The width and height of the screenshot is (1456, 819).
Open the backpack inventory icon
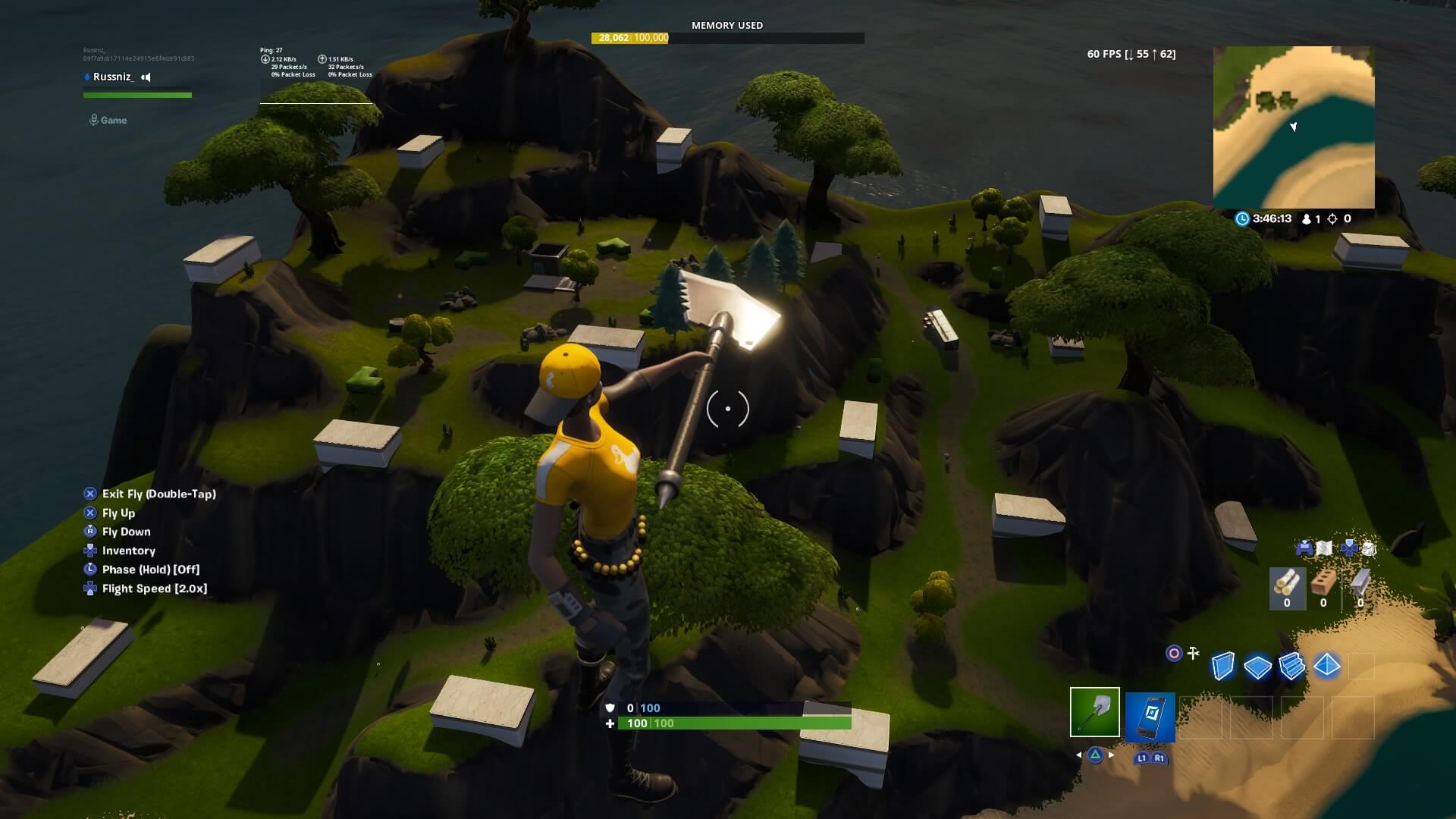[1368, 548]
